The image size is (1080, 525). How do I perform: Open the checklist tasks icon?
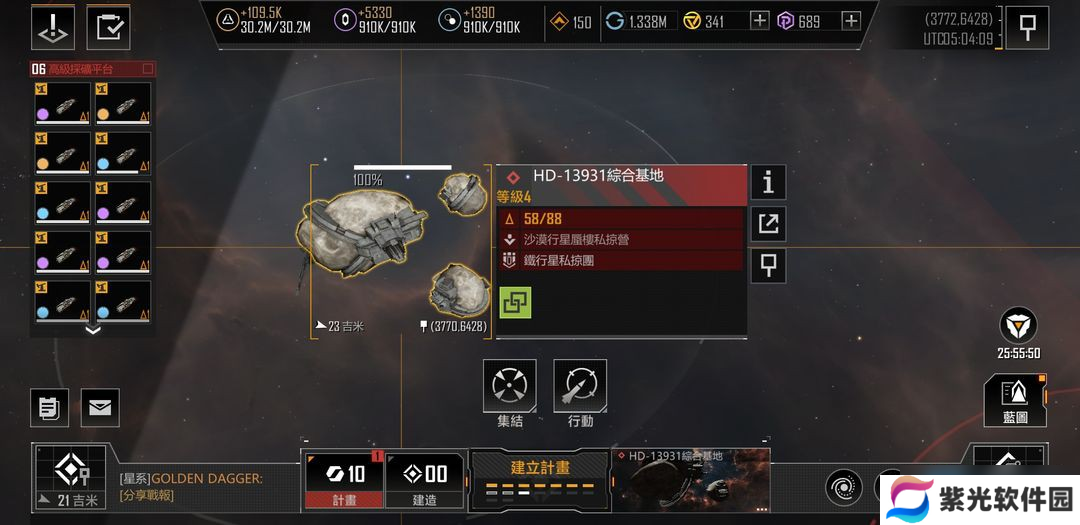pyautogui.click(x=108, y=27)
